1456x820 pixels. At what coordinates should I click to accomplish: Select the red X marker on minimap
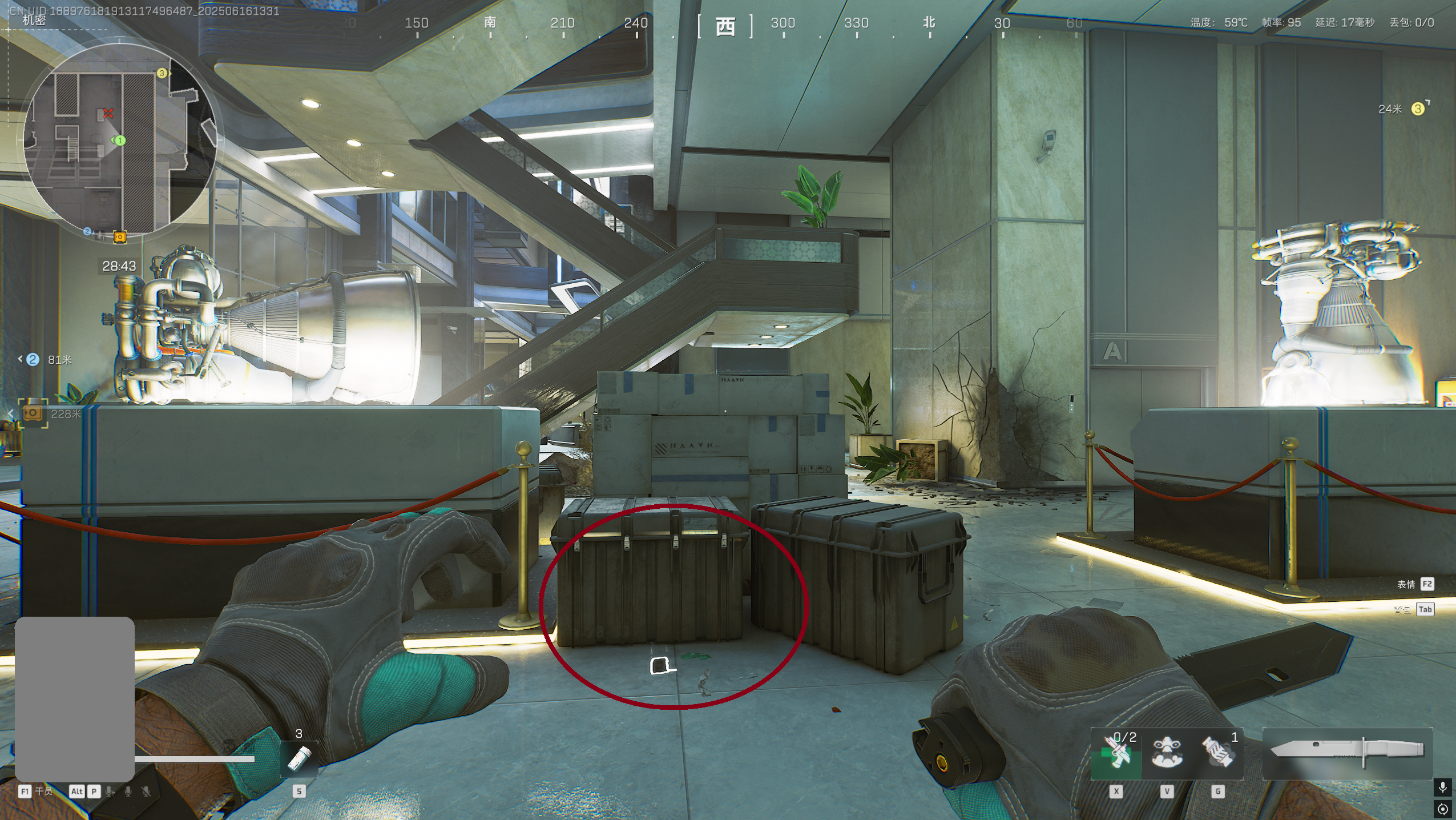[x=108, y=113]
